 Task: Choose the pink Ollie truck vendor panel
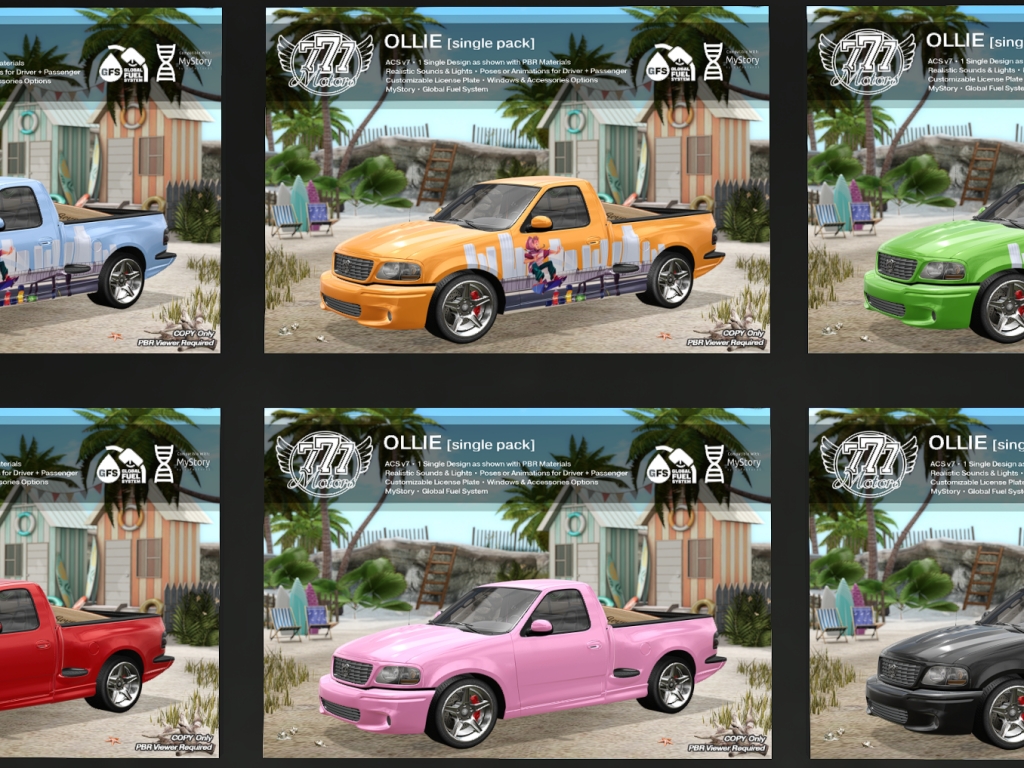click(x=517, y=582)
